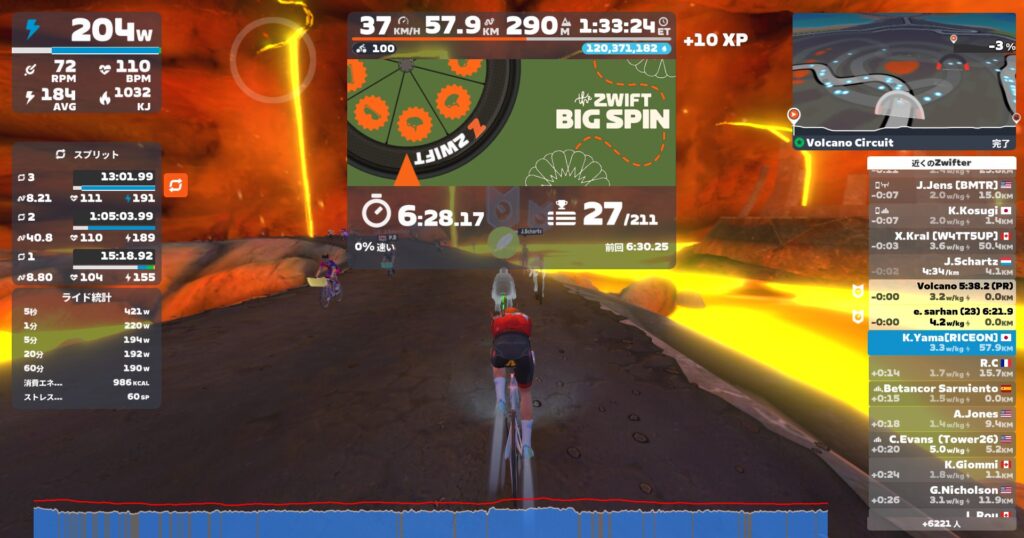Choose Betancor Sarmiento rider row
The image size is (1024, 538).
pos(940,393)
